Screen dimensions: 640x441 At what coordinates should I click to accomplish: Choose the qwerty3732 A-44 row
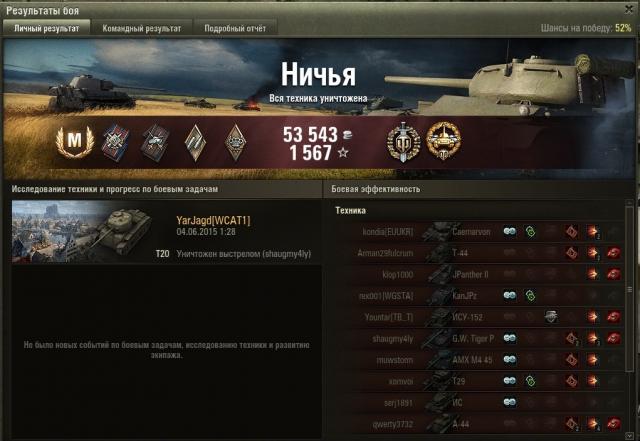(478, 424)
